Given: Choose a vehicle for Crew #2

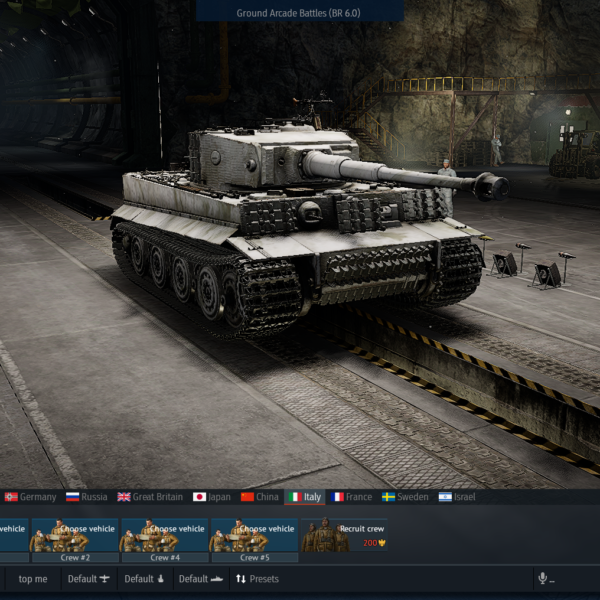Looking at the screenshot, I should point(75,536).
